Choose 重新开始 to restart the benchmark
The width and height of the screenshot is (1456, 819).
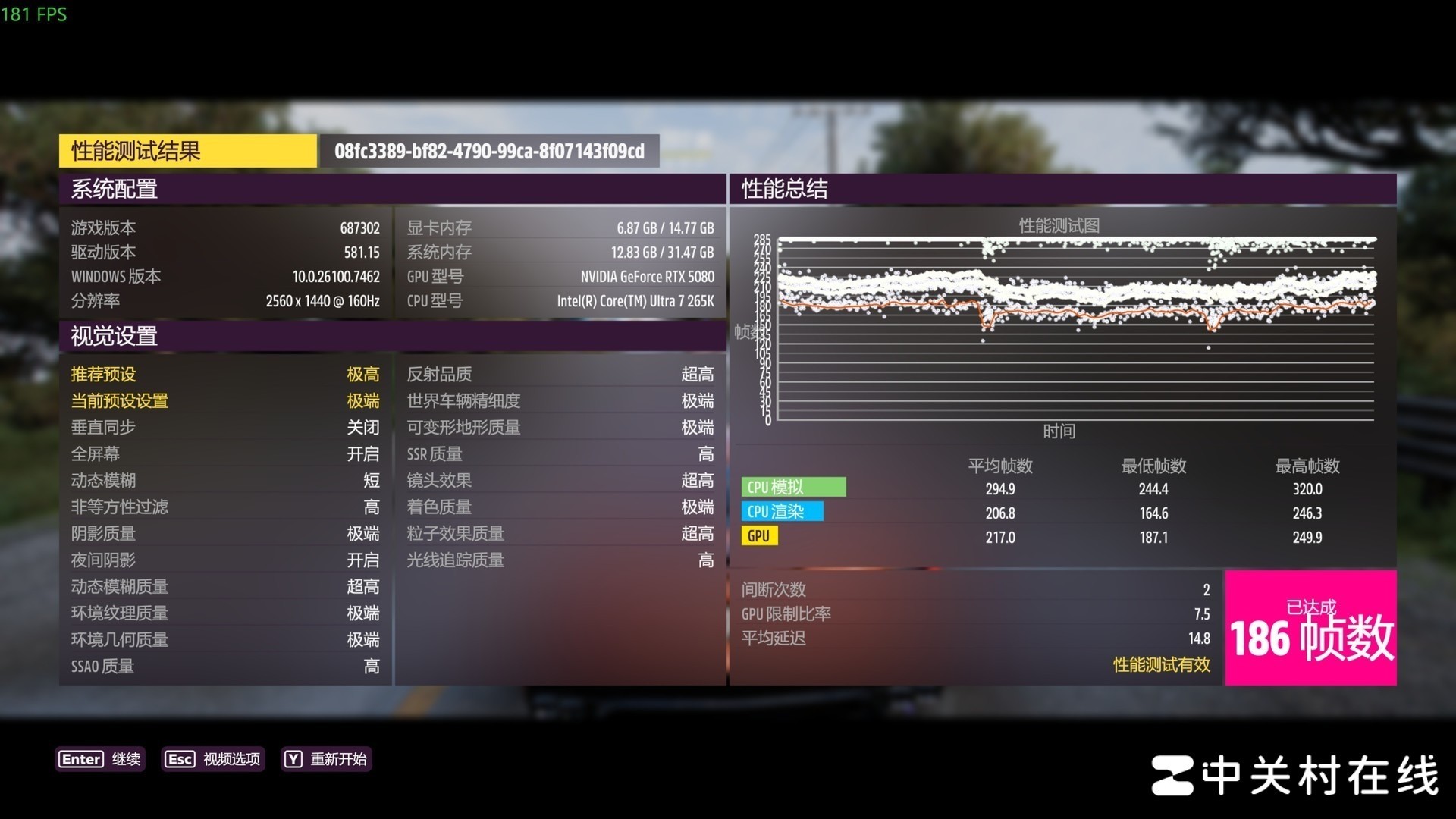[325, 759]
